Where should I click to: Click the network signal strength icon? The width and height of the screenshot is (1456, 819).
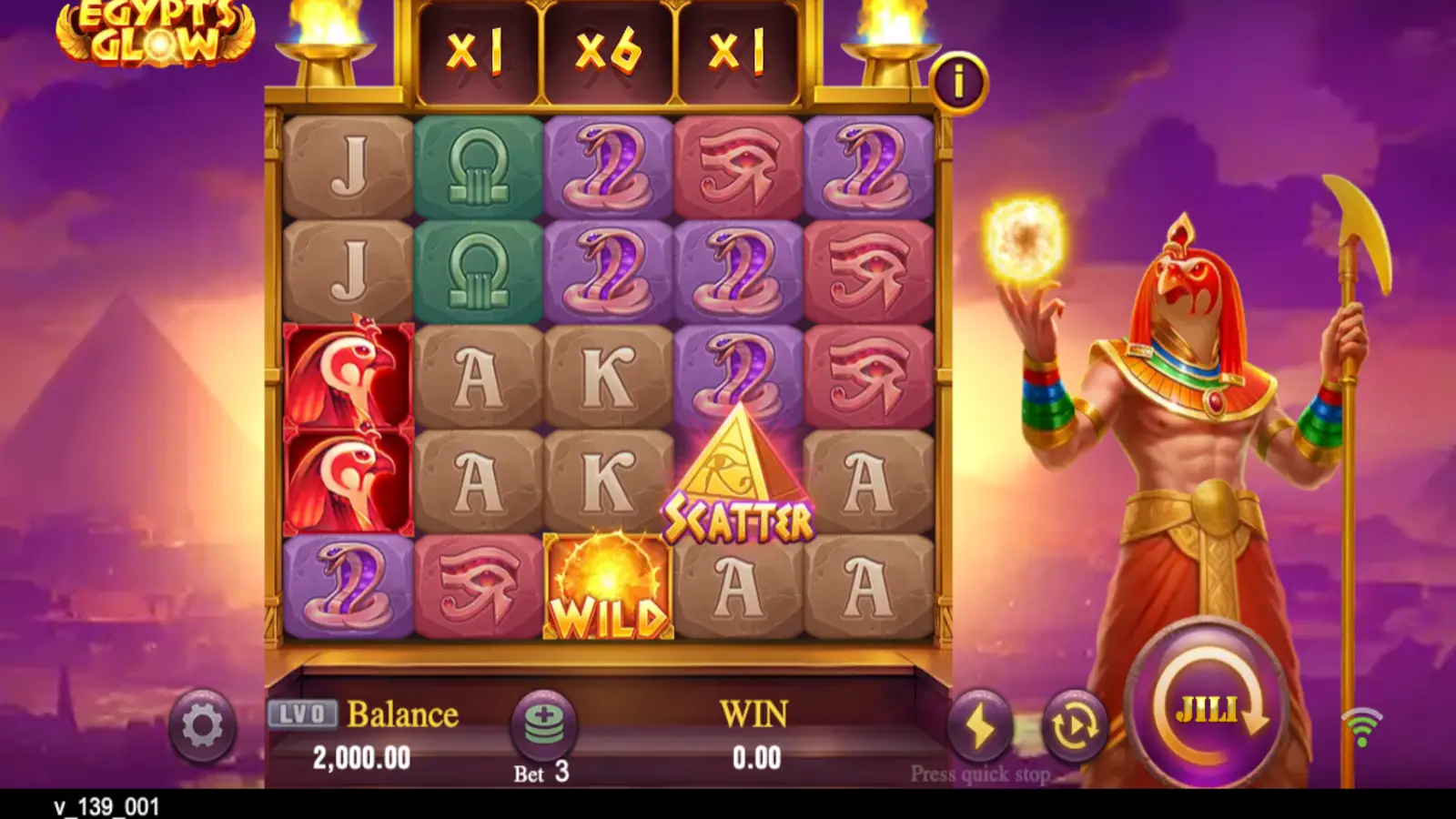click(1360, 724)
